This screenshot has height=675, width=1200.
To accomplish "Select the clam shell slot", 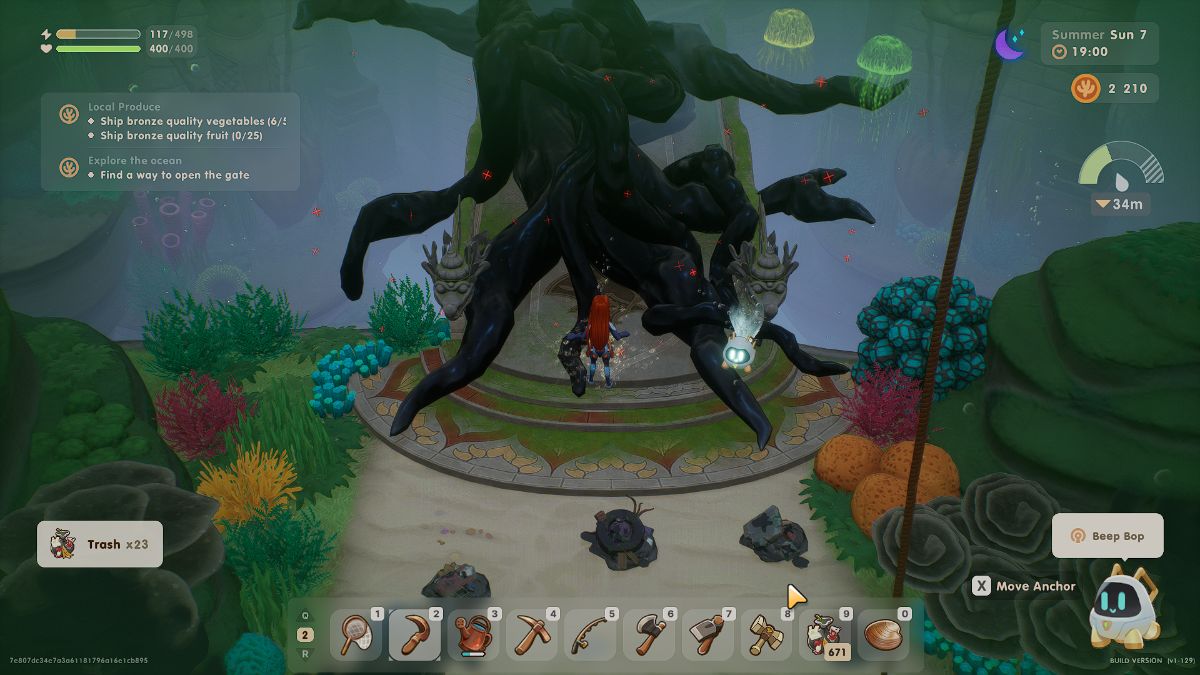I will click(885, 635).
